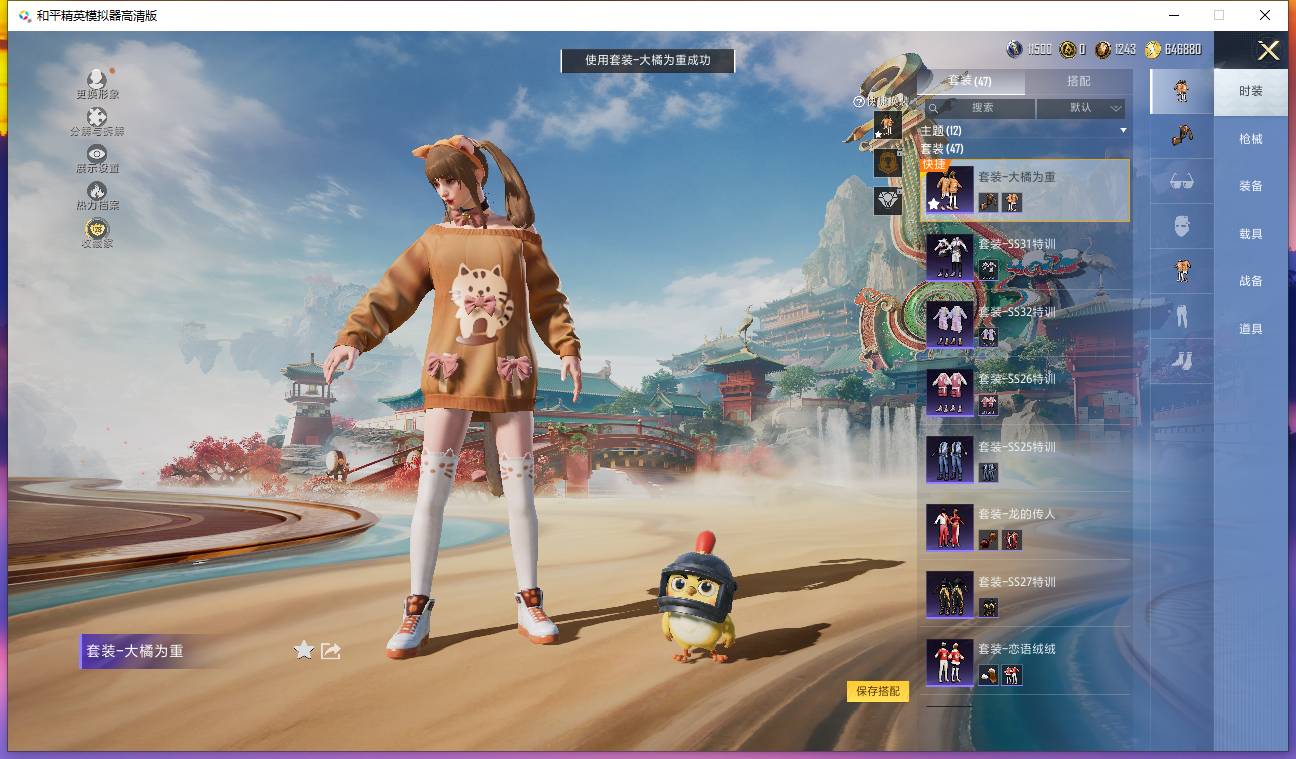The image size is (1296, 759).
Task: Choose the 套装-龙的传人 outfit
Action: click(x=1024, y=527)
